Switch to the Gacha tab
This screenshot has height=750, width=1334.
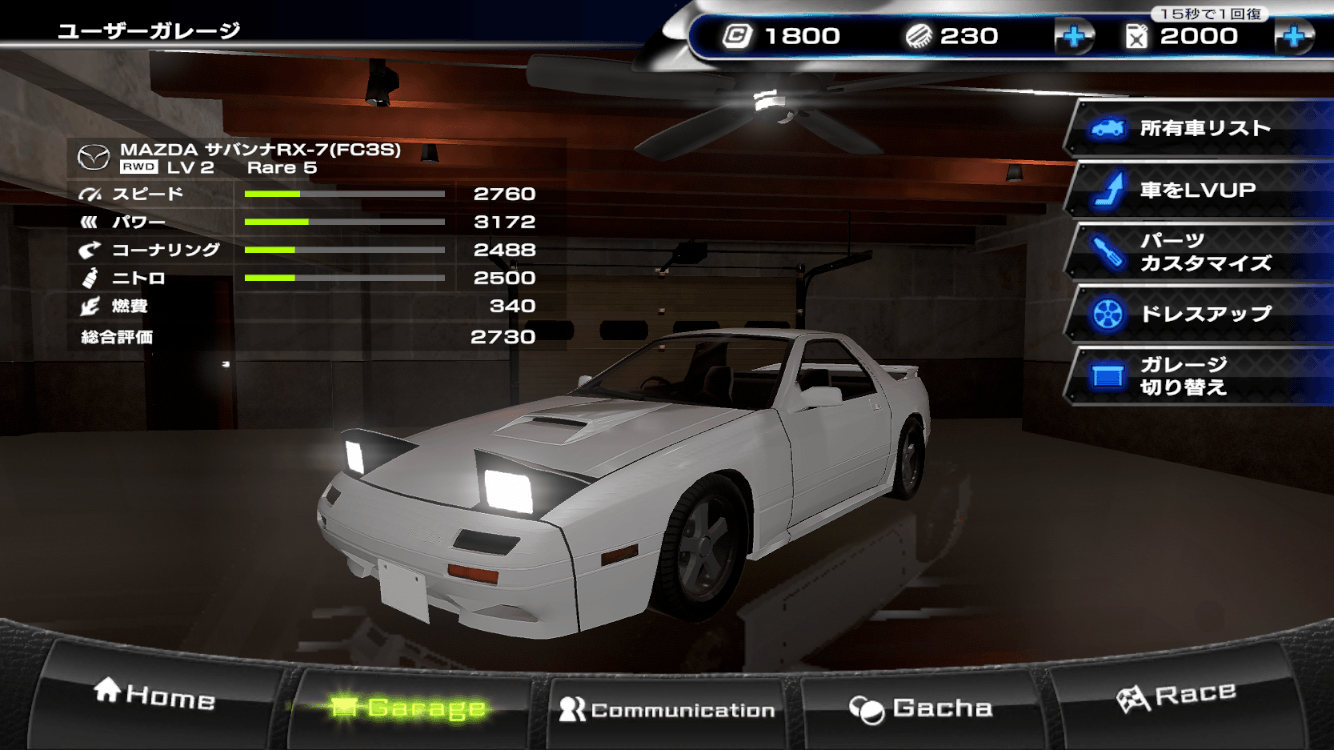pyautogui.click(x=922, y=708)
